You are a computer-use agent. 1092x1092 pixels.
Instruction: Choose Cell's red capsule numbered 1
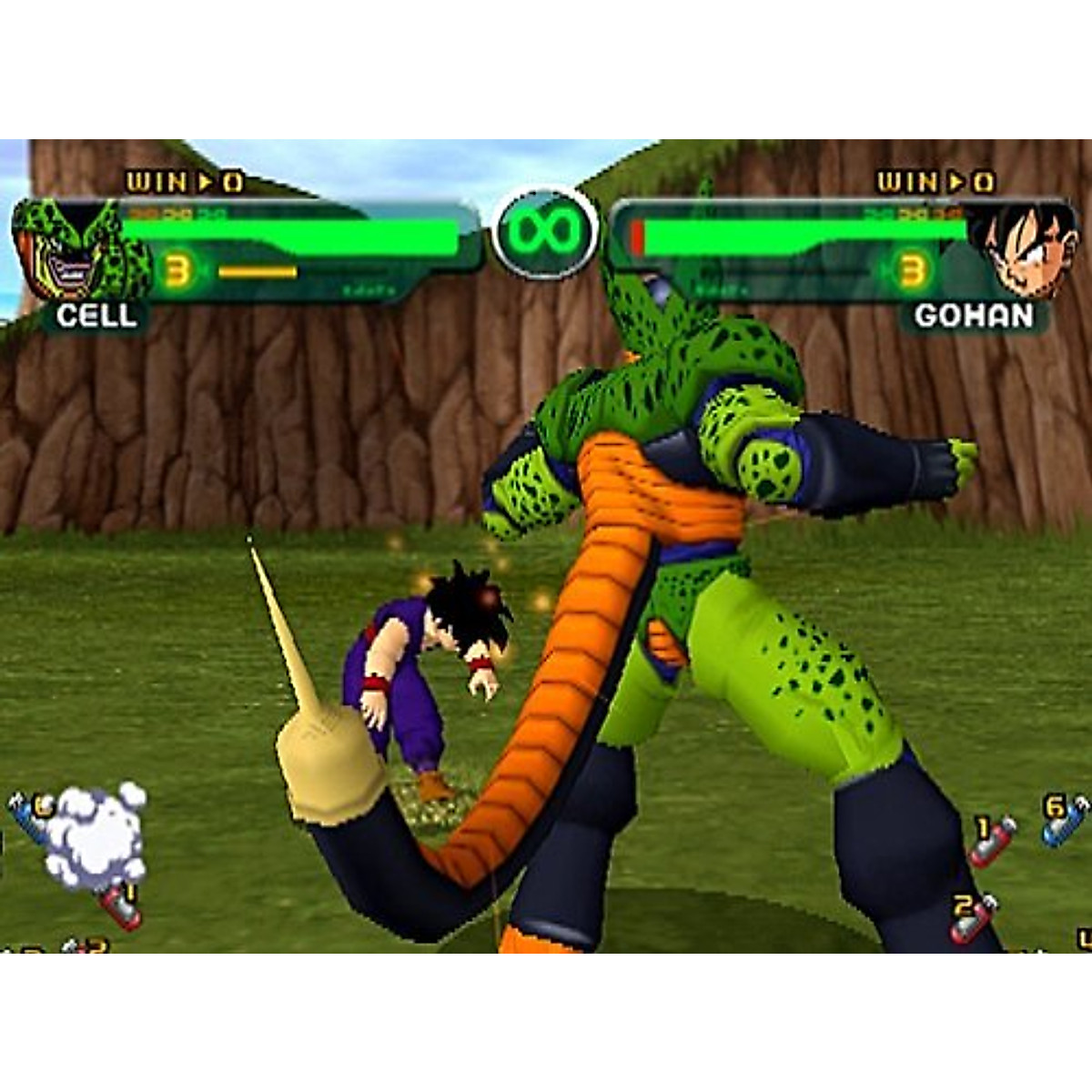(x=122, y=904)
